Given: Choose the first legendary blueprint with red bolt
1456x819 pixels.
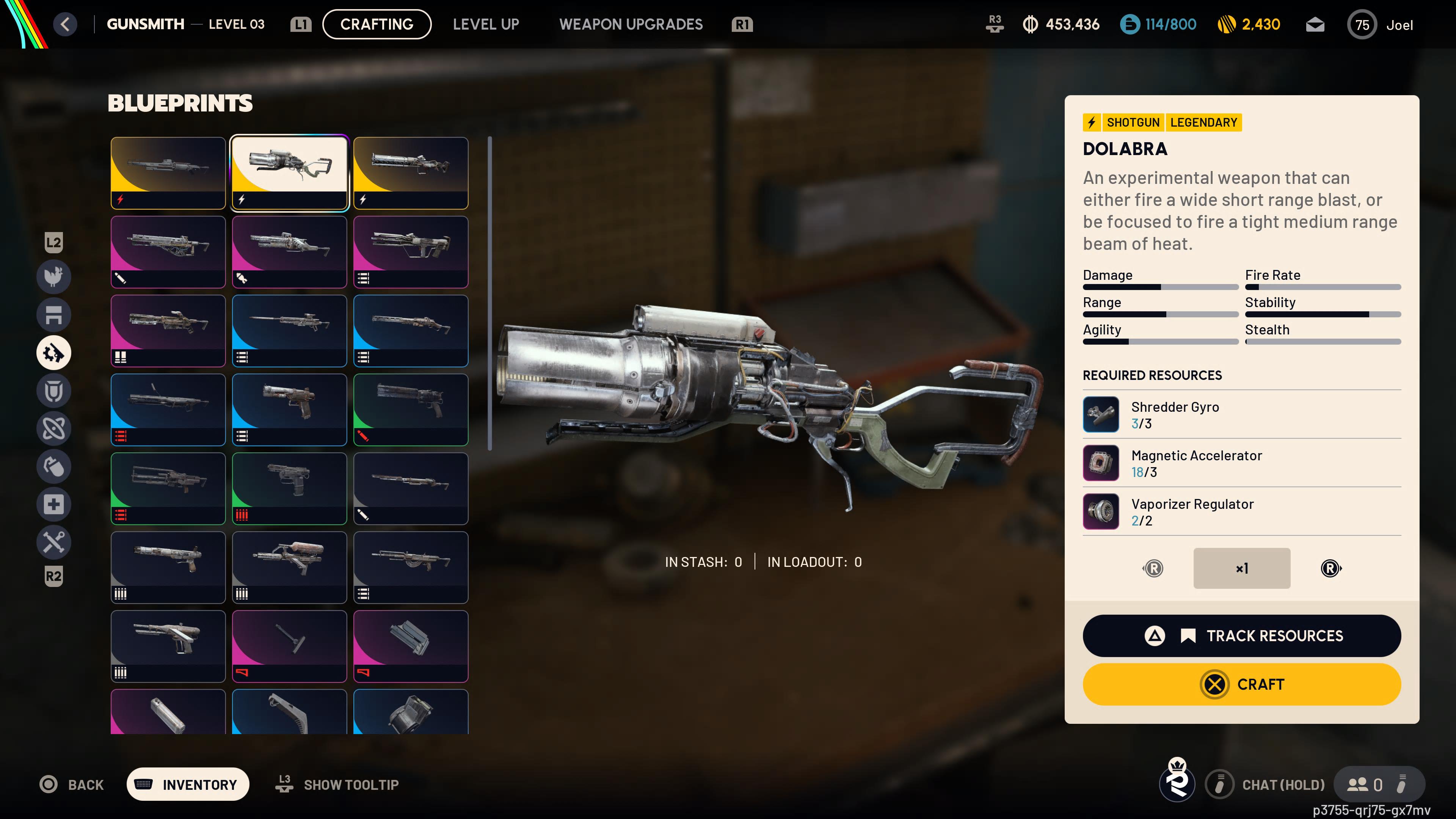Looking at the screenshot, I should pyautogui.click(x=168, y=173).
